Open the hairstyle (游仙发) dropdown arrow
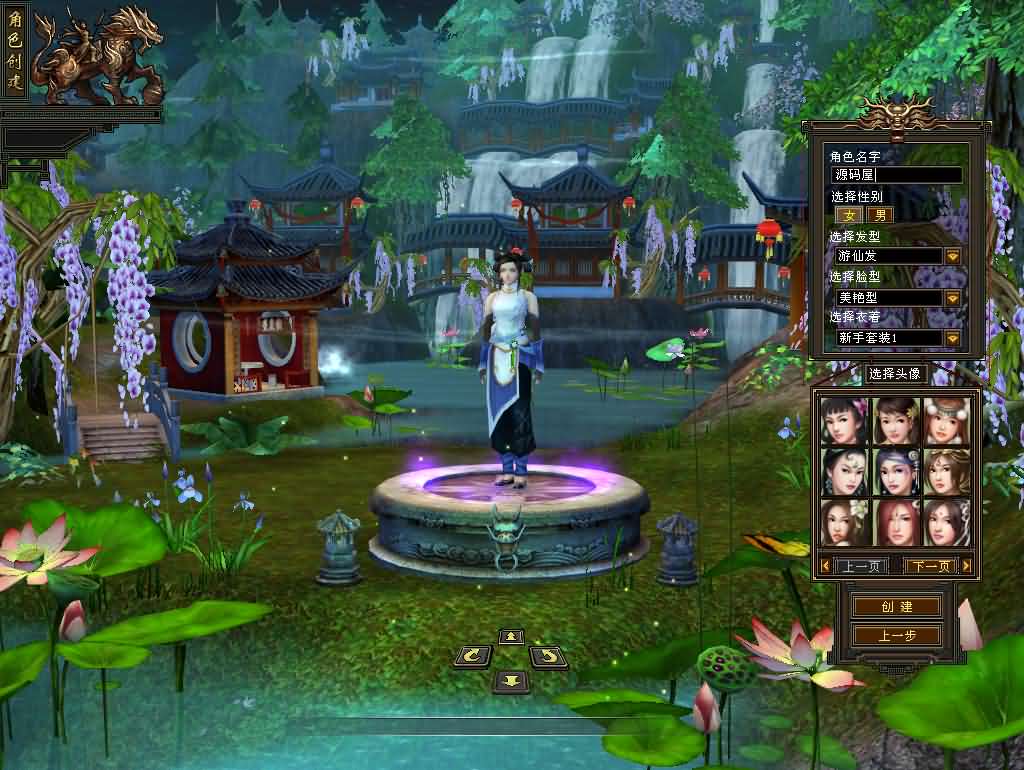This screenshot has height=770, width=1024. [952, 256]
